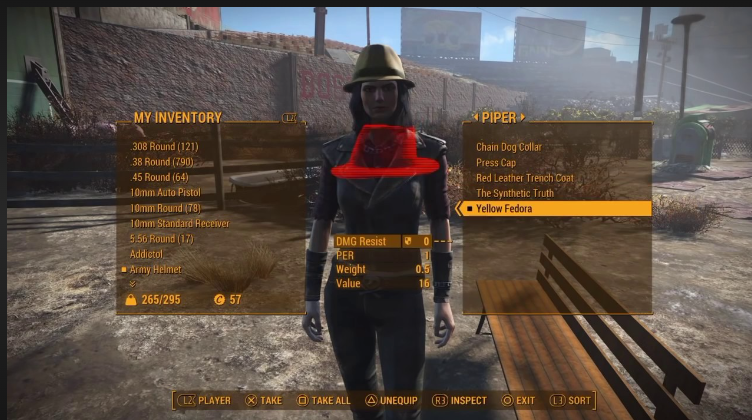Select the .308 Round stack in inventory
The height and width of the screenshot is (420, 752).
click(164, 146)
